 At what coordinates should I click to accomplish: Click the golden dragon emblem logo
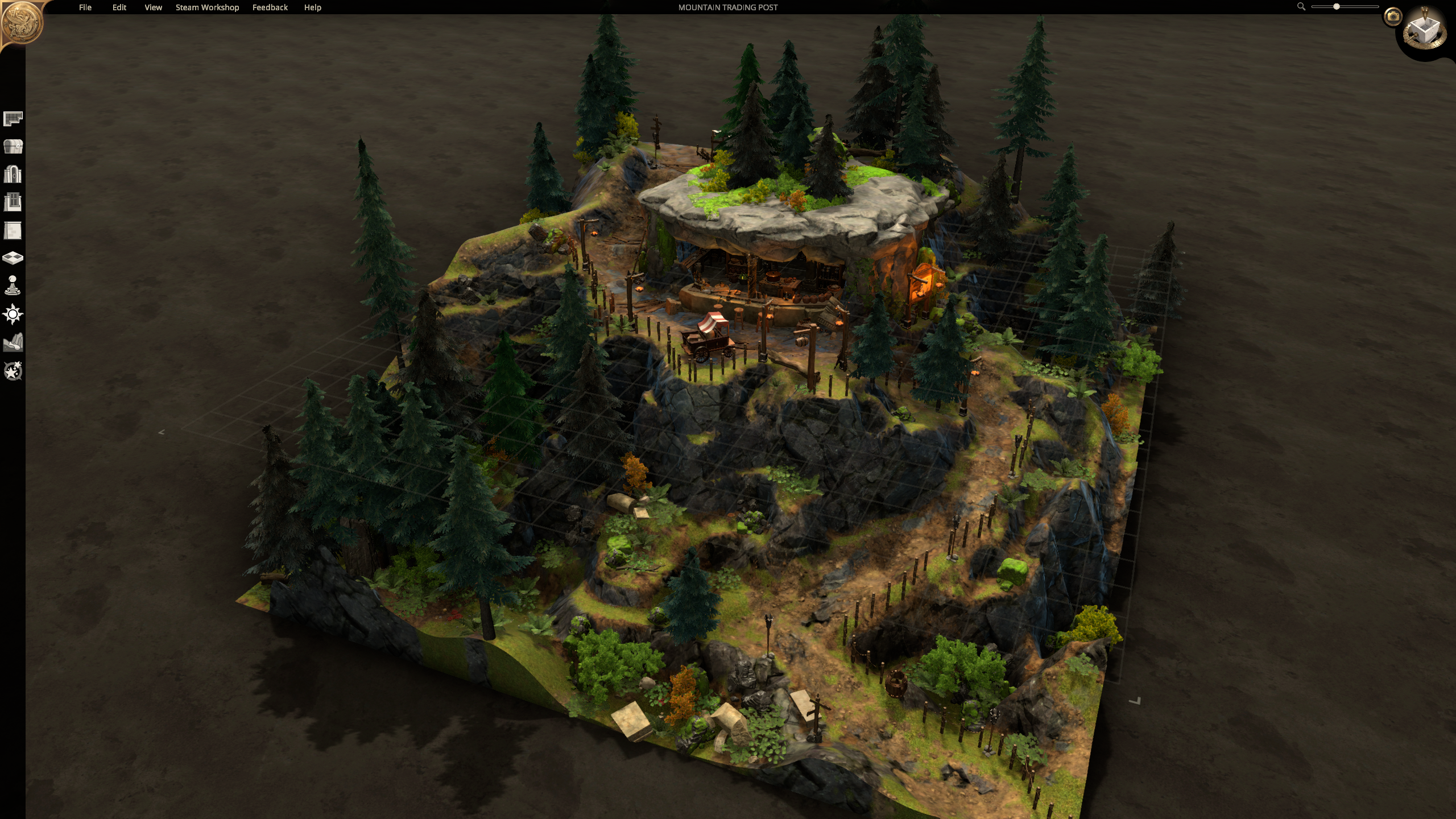(22, 23)
